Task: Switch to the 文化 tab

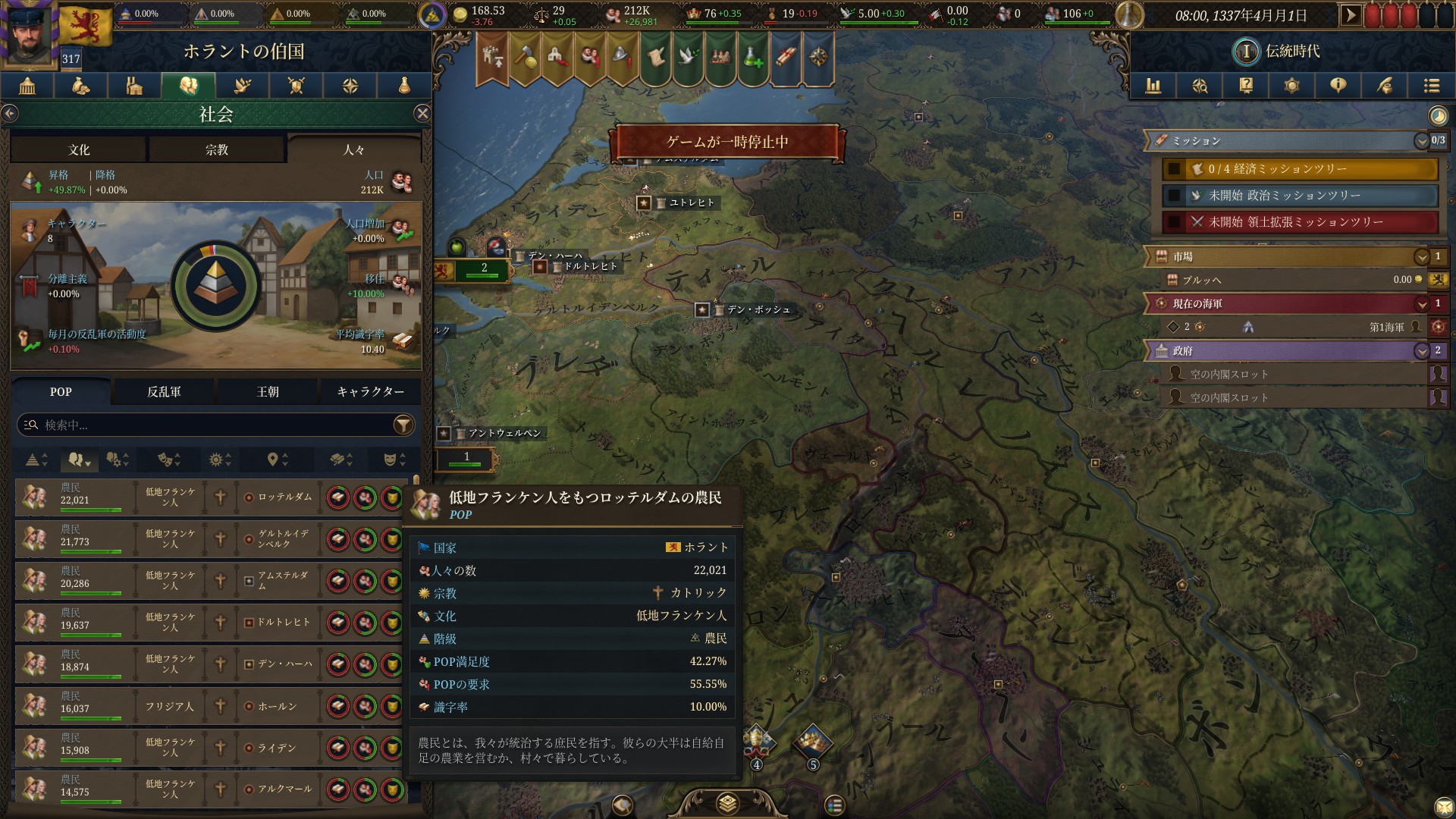Action: click(78, 149)
